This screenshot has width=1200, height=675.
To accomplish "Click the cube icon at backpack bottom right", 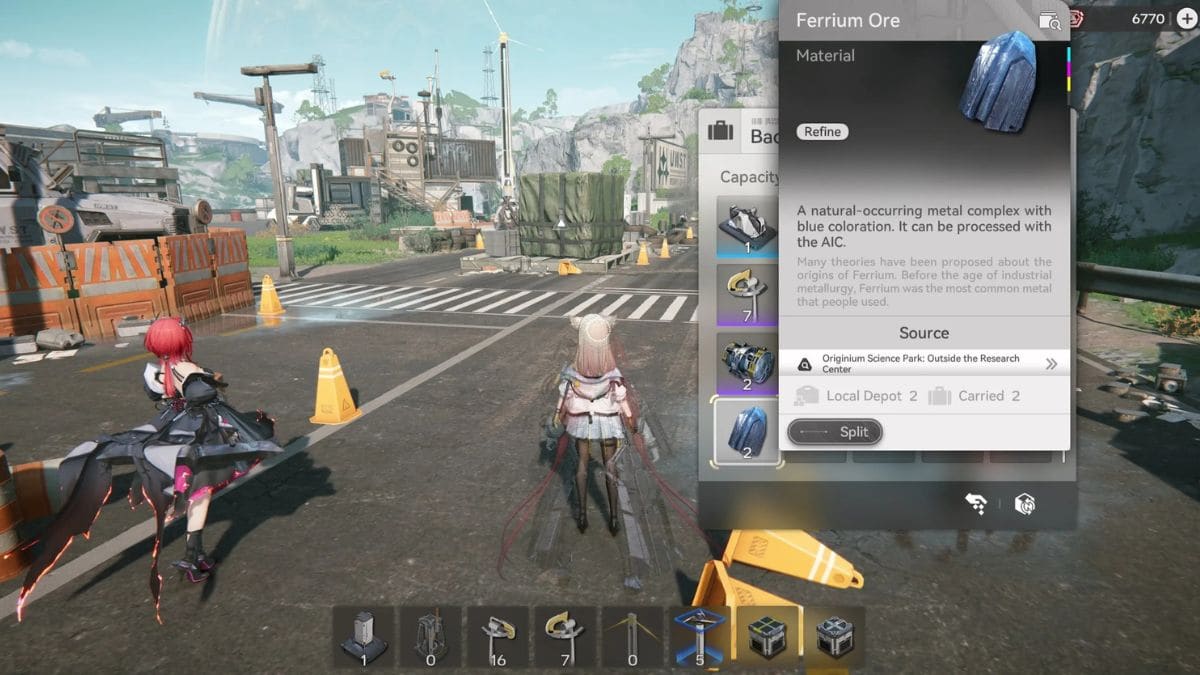I will click(x=1024, y=504).
